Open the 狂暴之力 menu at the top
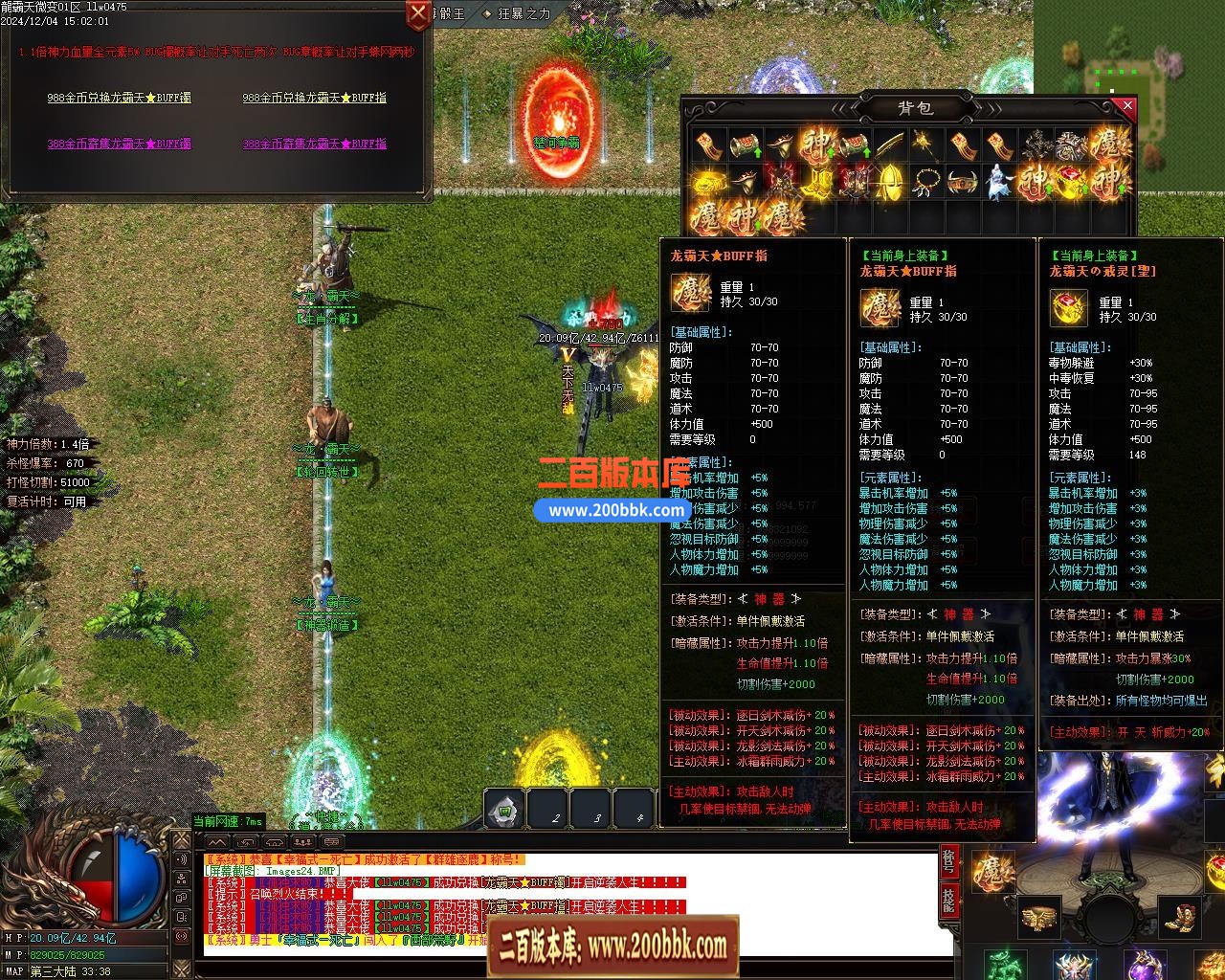1225x980 pixels. tap(522, 14)
